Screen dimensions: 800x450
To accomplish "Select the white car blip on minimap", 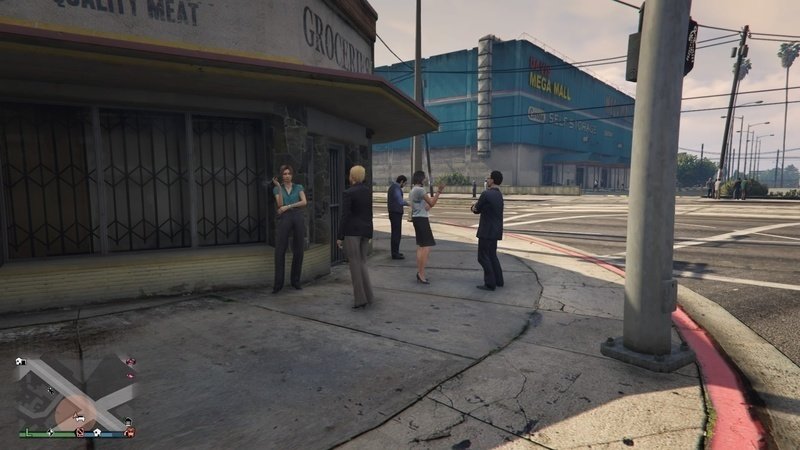I will (x=80, y=419).
